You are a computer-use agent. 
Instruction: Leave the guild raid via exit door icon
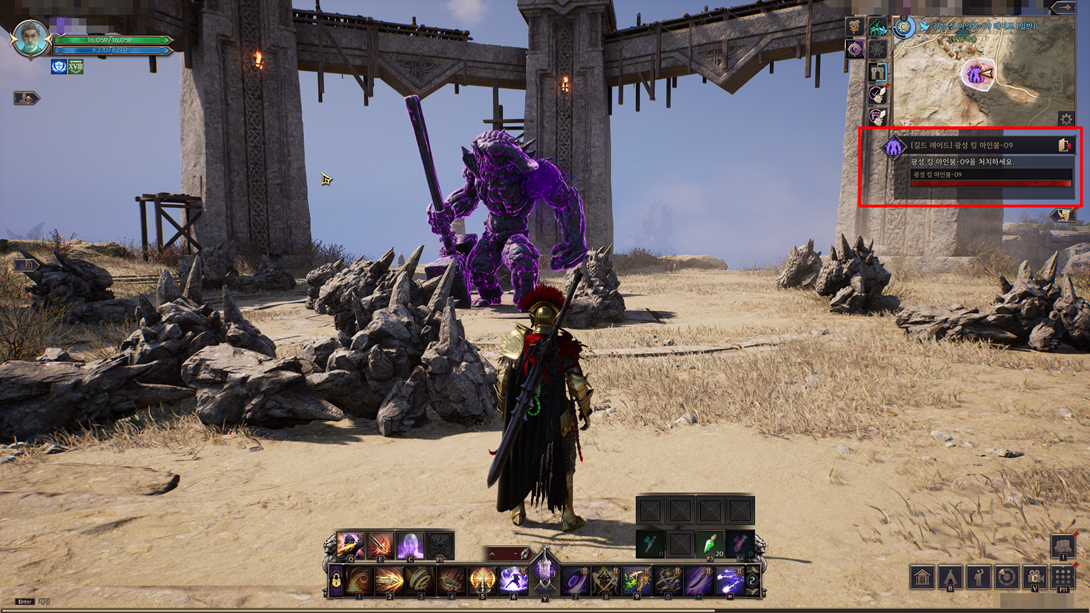1064,146
